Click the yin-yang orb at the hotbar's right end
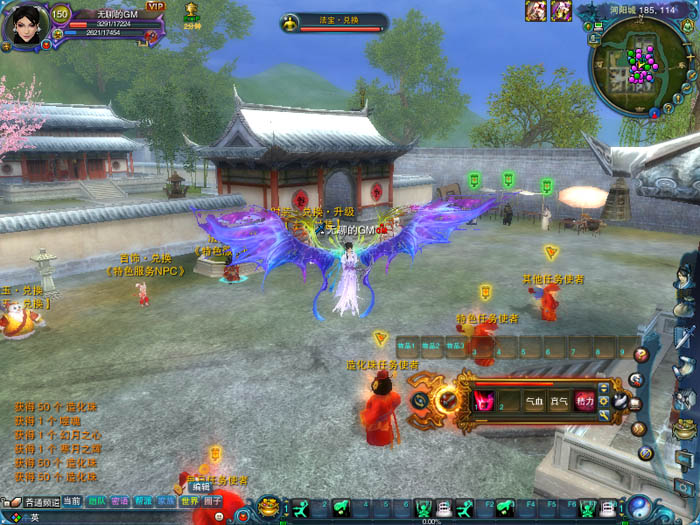The width and height of the screenshot is (700, 525). click(640, 508)
